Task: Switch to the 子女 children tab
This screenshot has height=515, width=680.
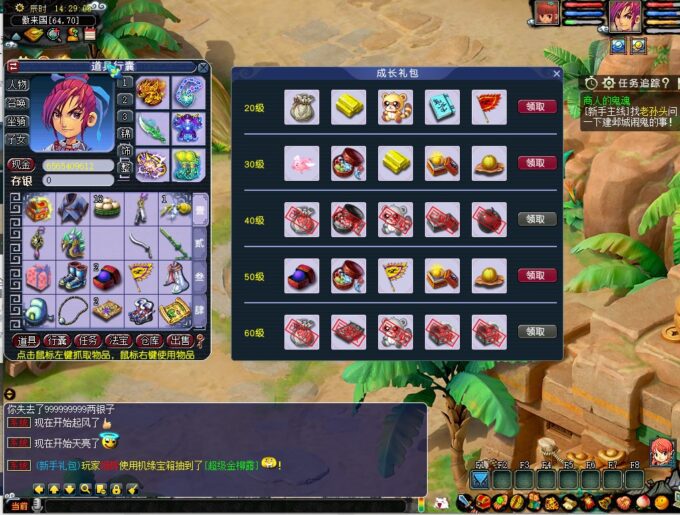Action: tap(18, 139)
